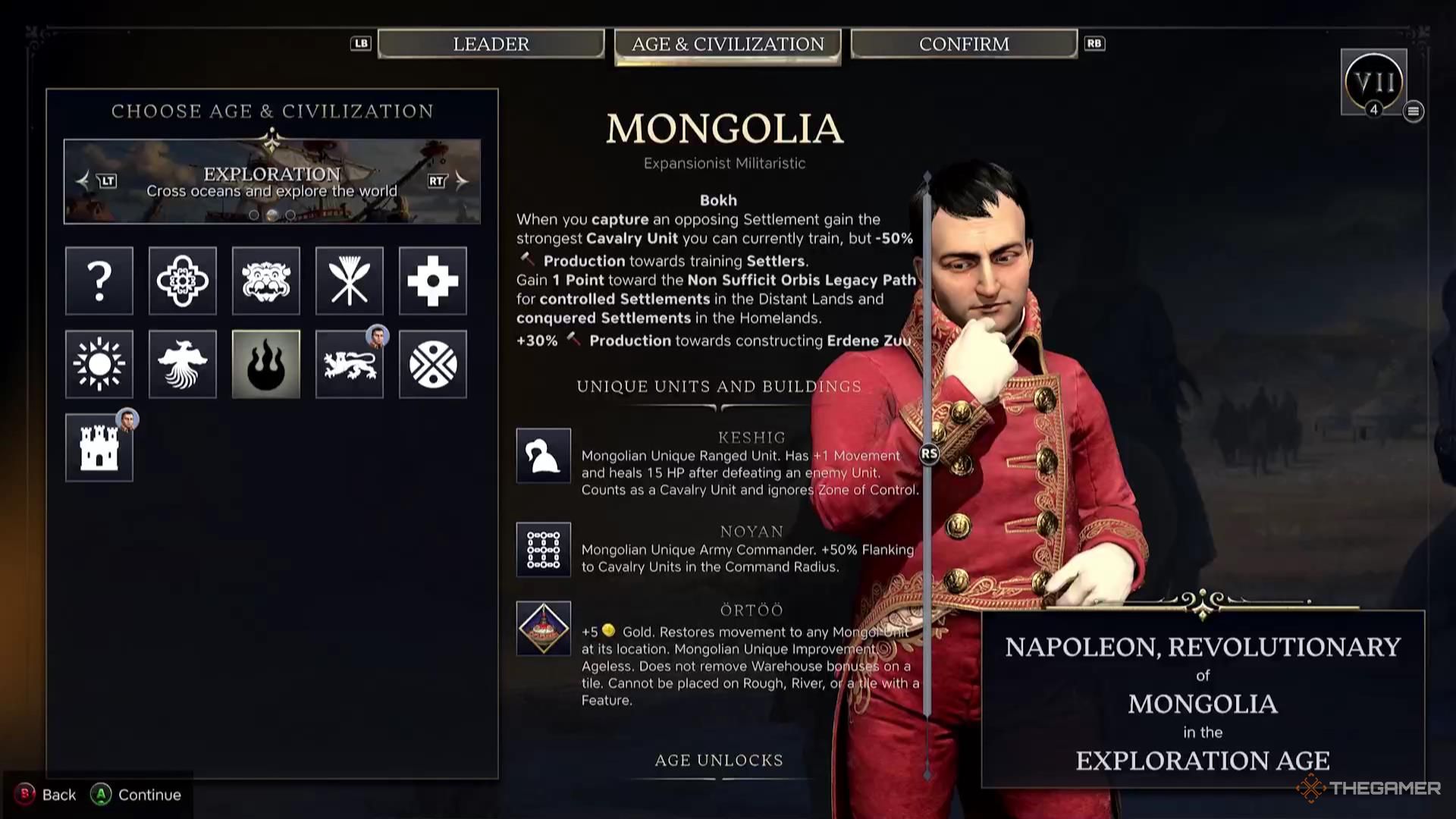Switch to the Leader tab
The image size is (1456, 819).
point(491,44)
